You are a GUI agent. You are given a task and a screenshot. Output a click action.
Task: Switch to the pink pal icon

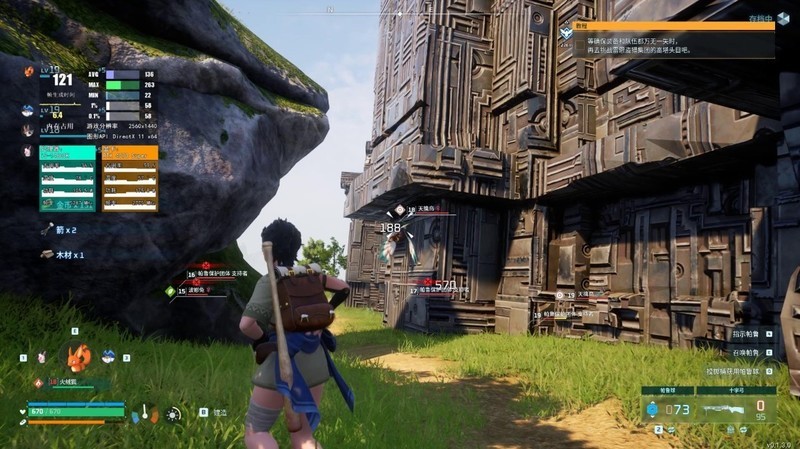click(x=42, y=356)
